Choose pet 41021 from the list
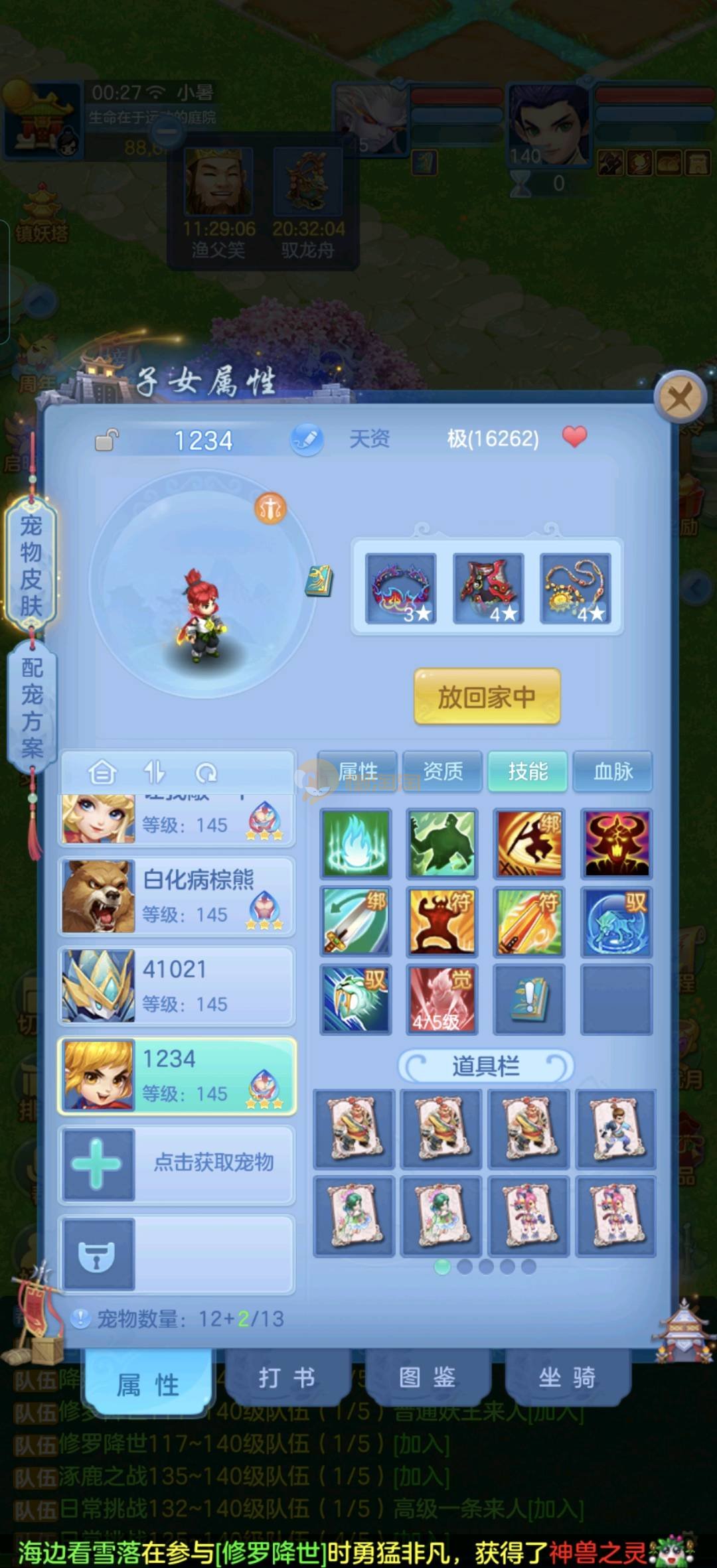 click(177, 986)
